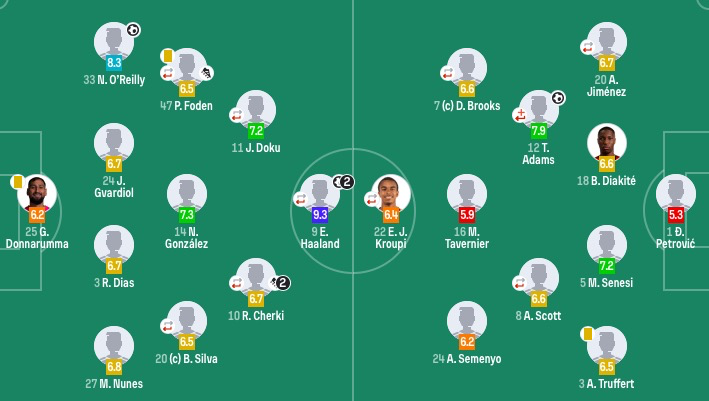The width and height of the screenshot is (709, 401).
Task: Open goalkeeper Đ. Petrović's card
Action: pyautogui.click(x=676, y=194)
